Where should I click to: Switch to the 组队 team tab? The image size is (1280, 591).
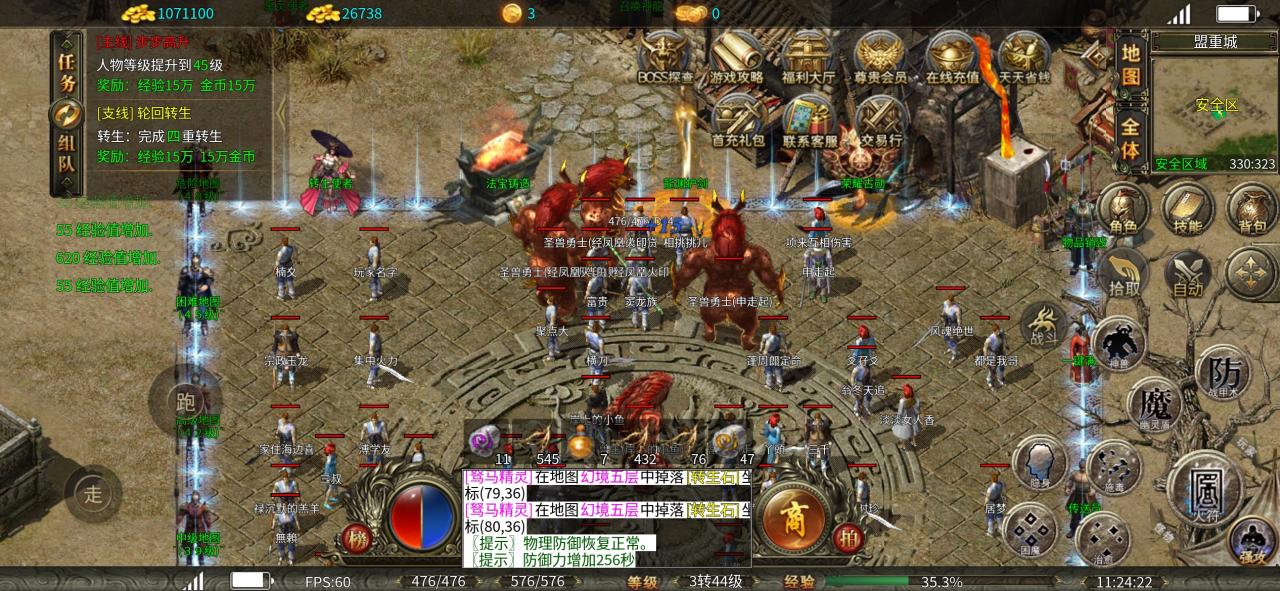[x=67, y=157]
